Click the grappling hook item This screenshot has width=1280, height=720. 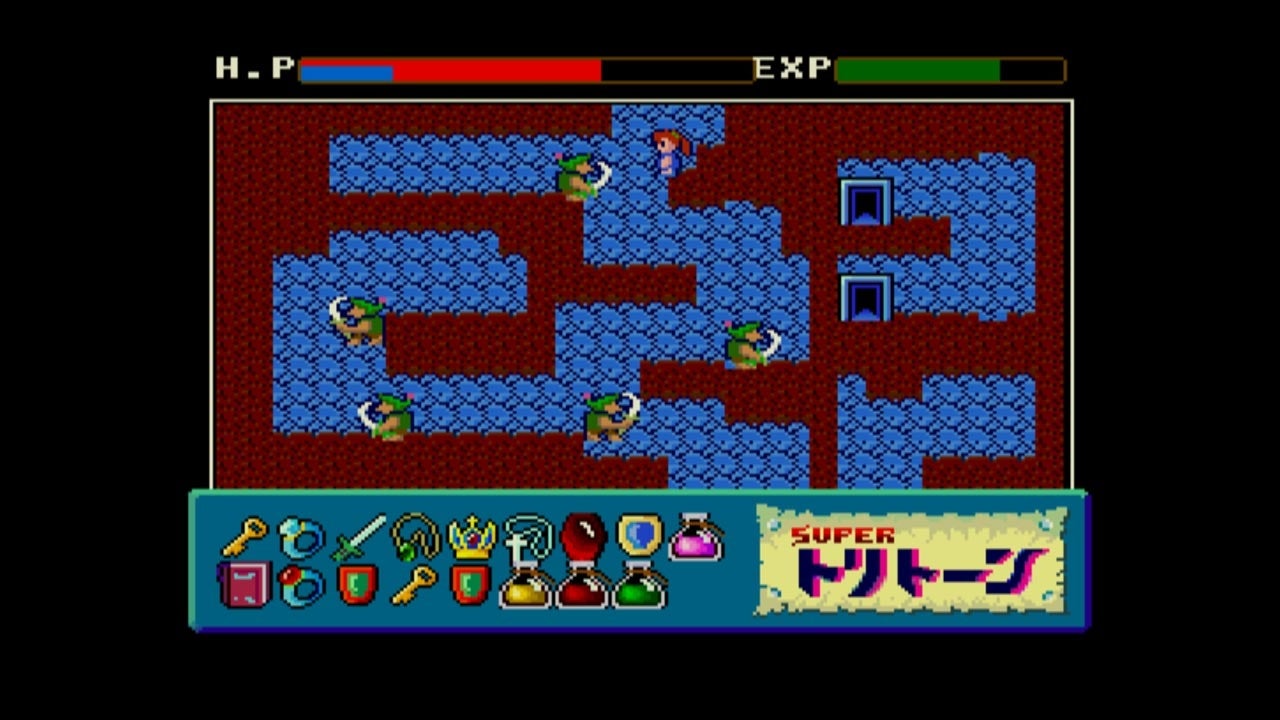(527, 537)
